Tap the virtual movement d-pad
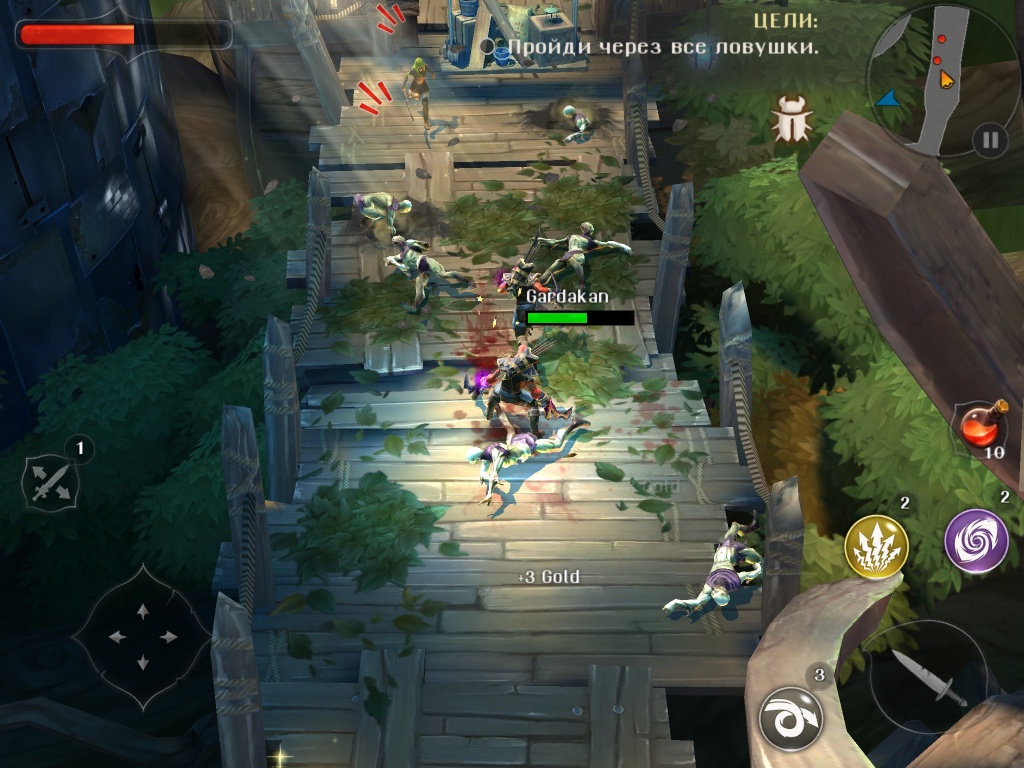The height and width of the screenshot is (768, 1024). coord(142,636)
